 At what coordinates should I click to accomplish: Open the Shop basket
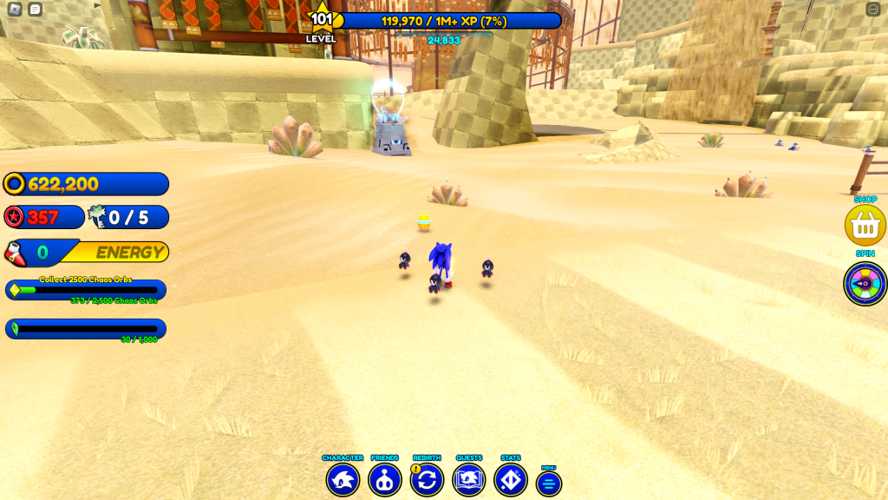[865, 226]
